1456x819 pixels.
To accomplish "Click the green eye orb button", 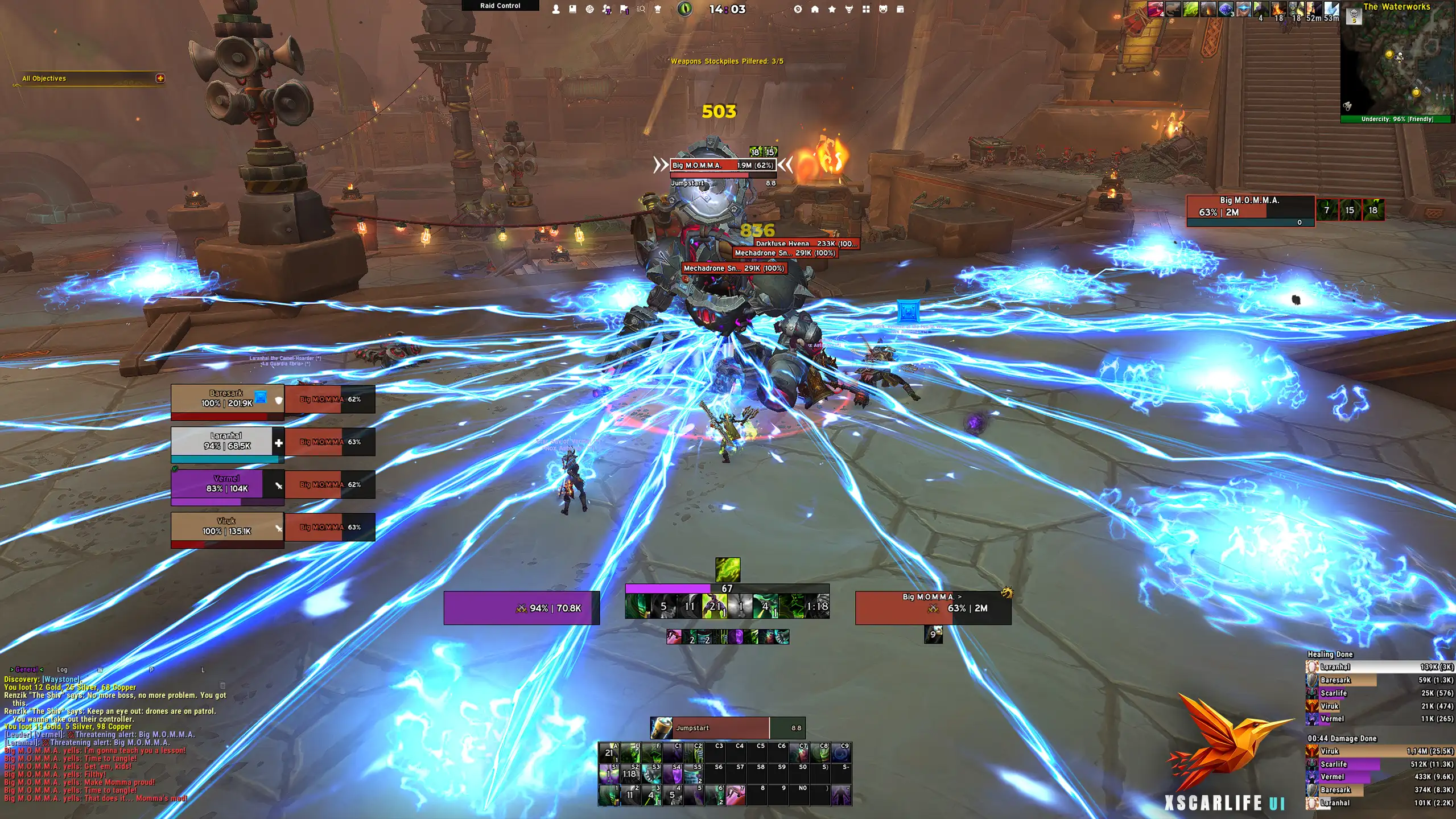I will (685, 9).
